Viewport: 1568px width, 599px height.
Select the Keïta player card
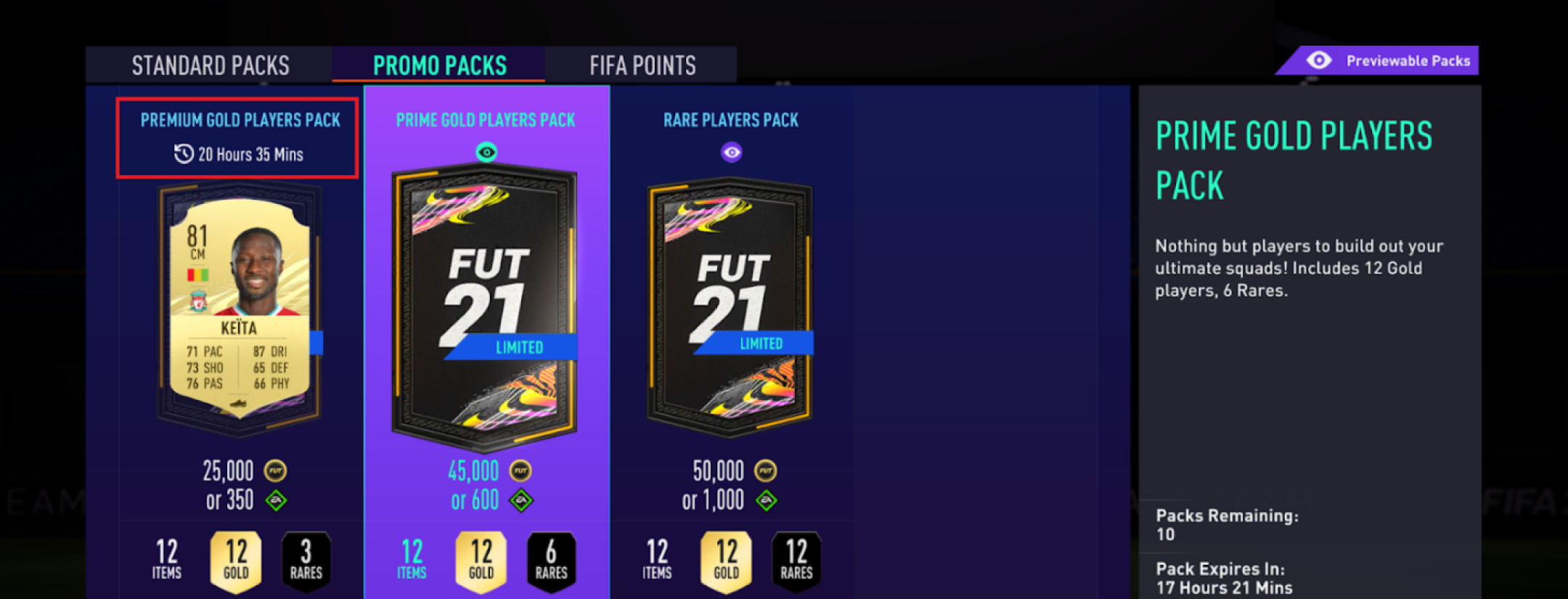[237, 305]
